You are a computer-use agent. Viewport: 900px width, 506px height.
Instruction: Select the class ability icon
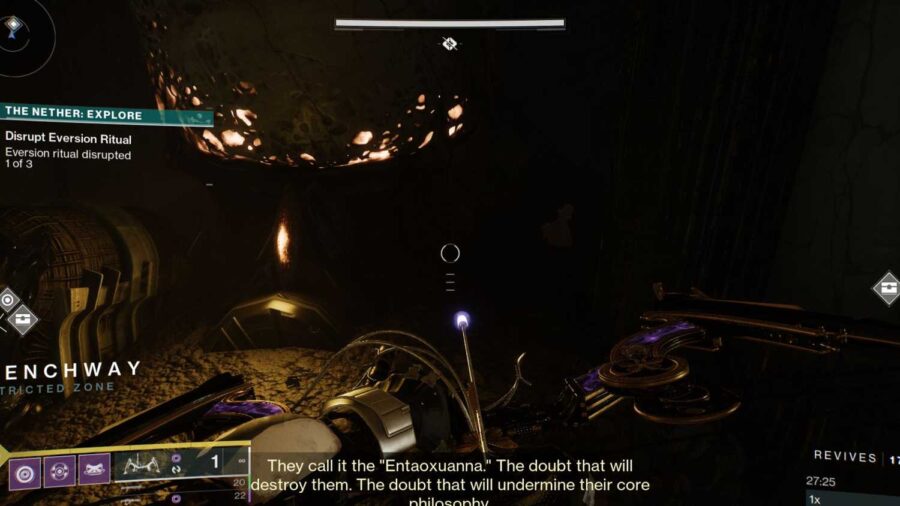(93, 470)
